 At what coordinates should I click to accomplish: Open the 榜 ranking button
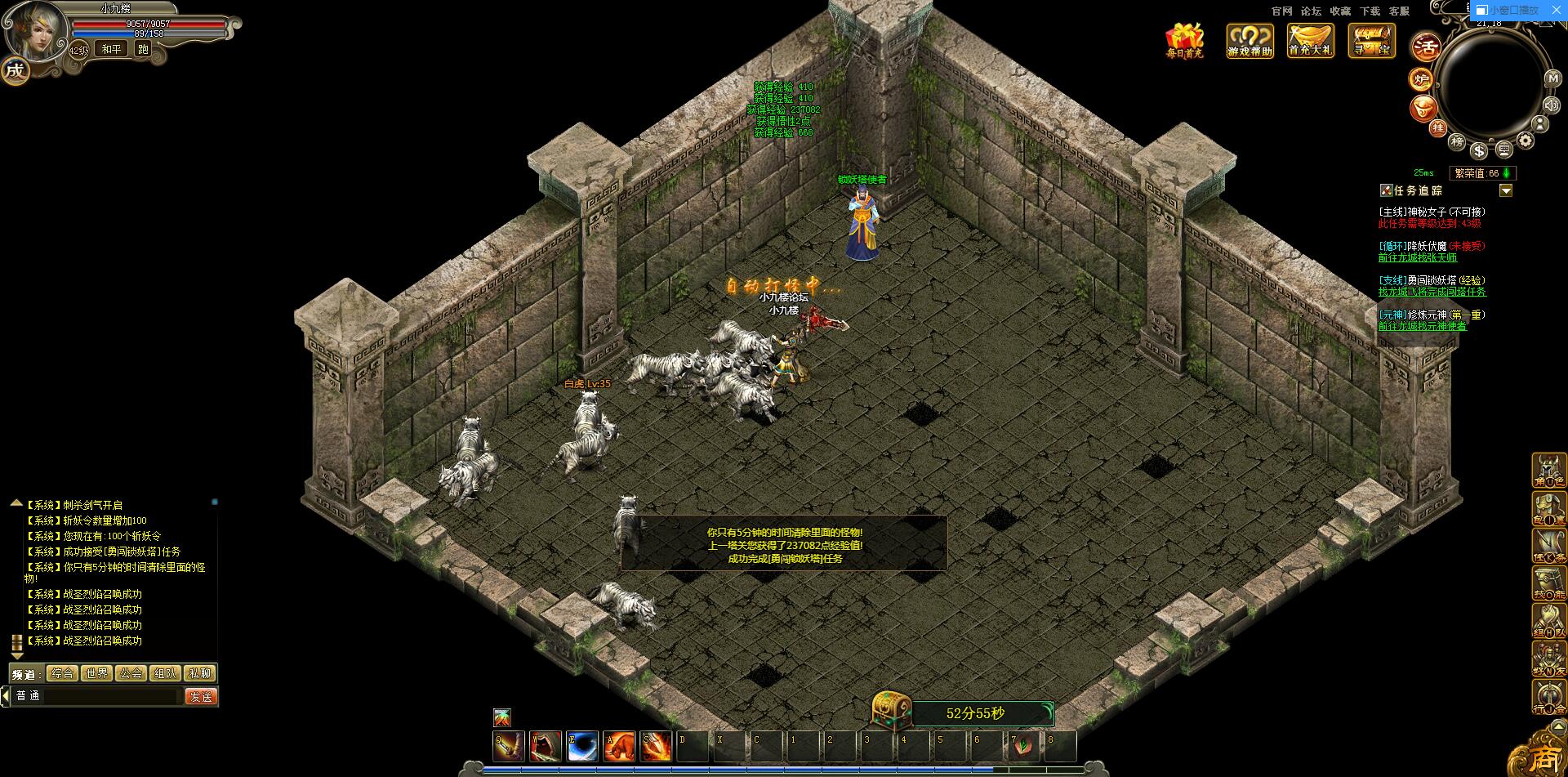click(1457, 141)
